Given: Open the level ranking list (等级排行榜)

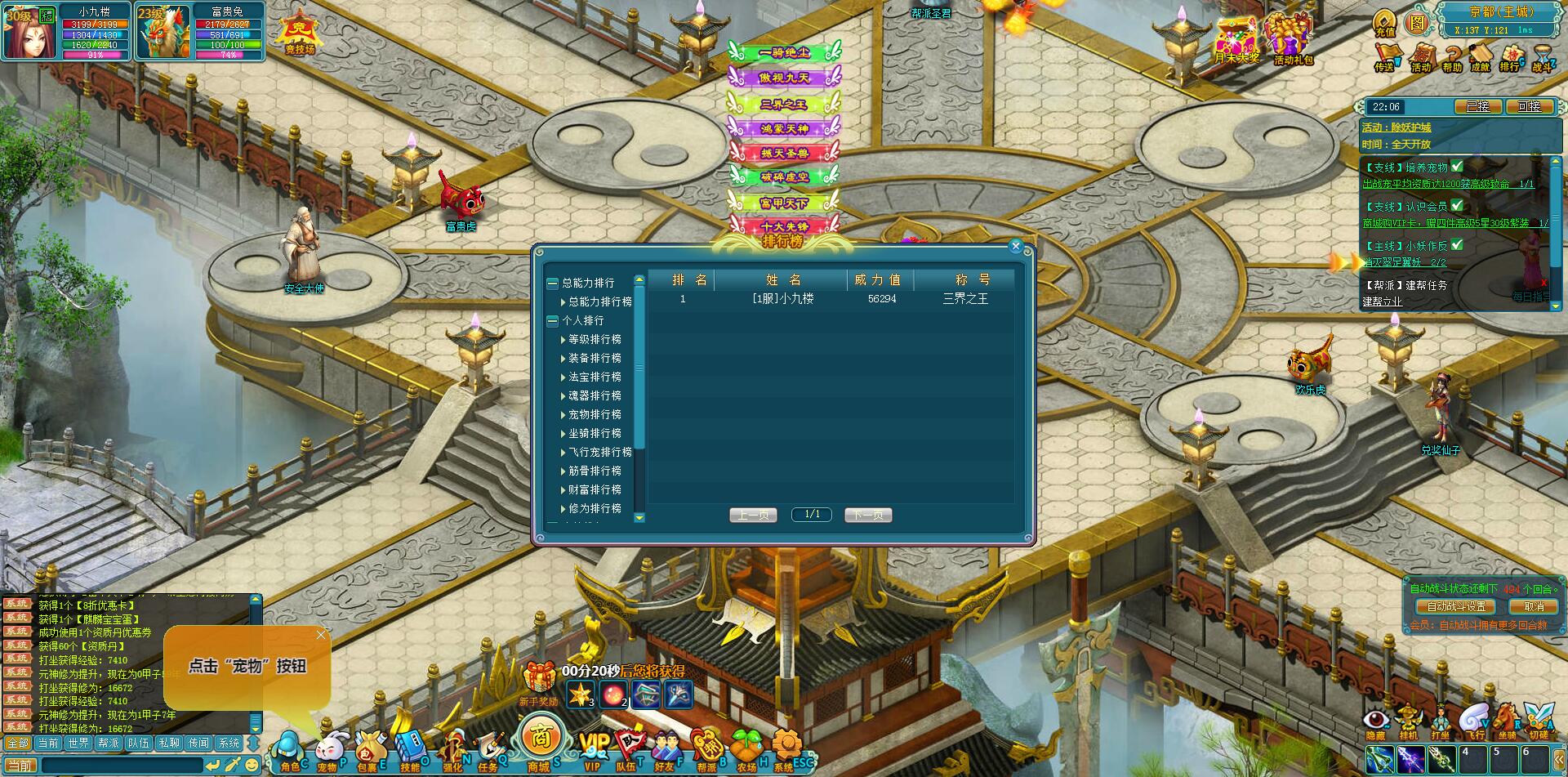Looking at the screenshot, I should pos(595,339).
